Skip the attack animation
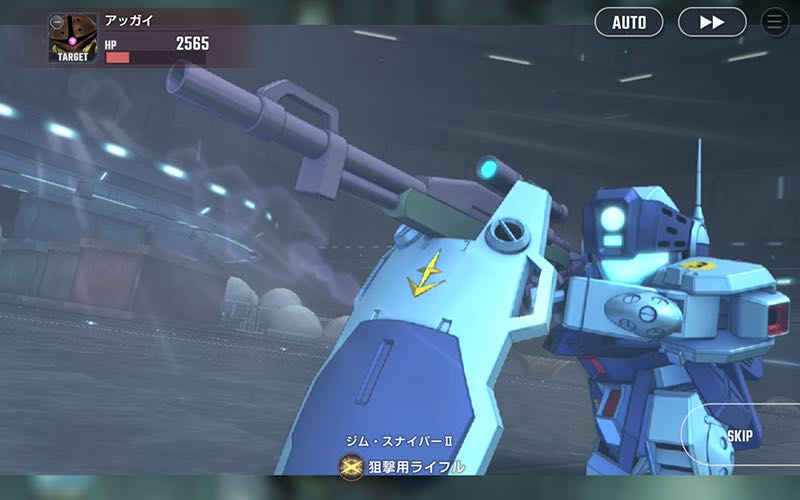This screenshot has width=800, height=500. pyautogui.click(x=740, y=436)
